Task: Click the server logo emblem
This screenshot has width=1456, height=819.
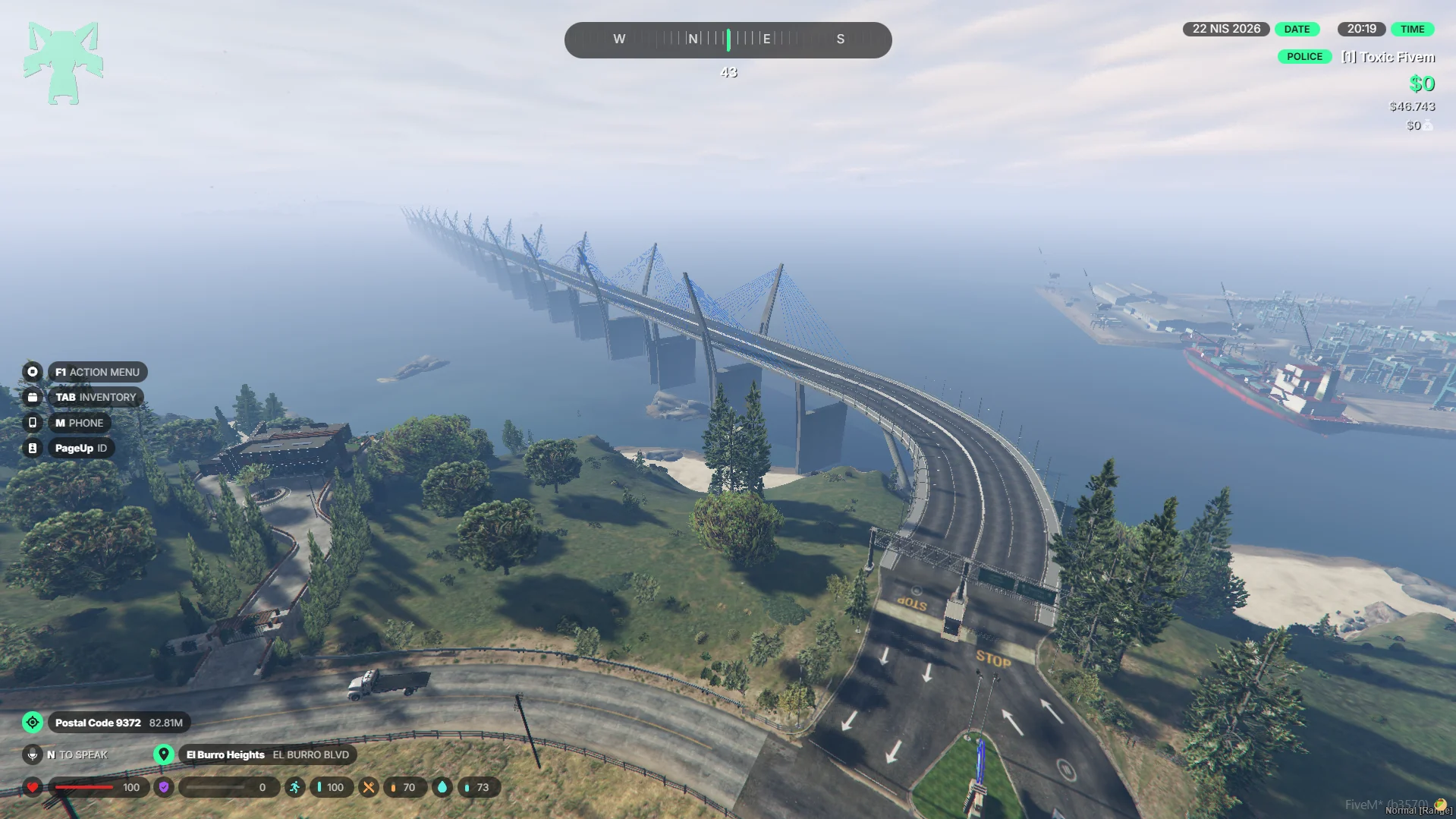Action: [x=63, y=63]
